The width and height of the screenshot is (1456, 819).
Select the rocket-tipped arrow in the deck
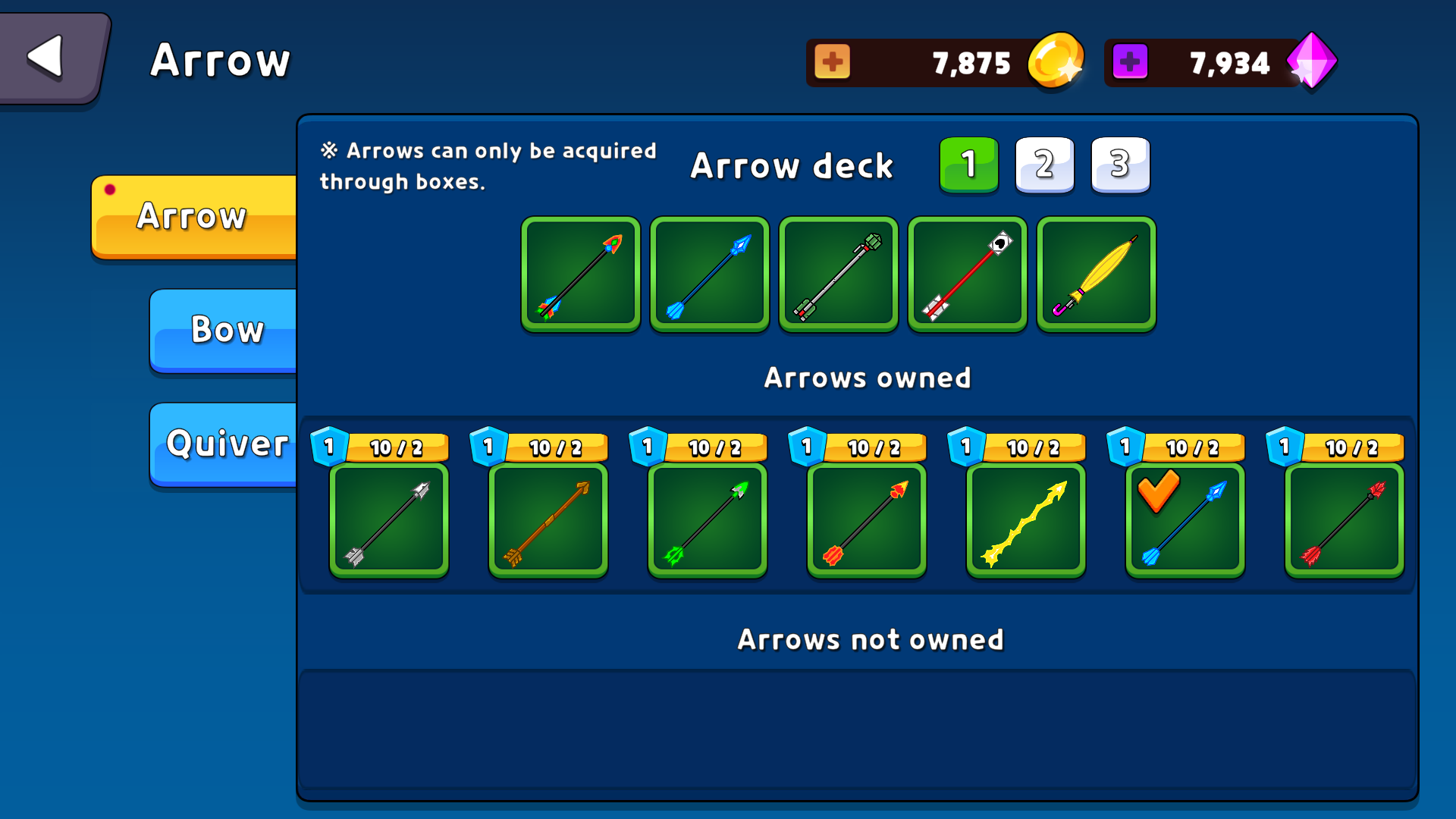click(x=580, y=274)
